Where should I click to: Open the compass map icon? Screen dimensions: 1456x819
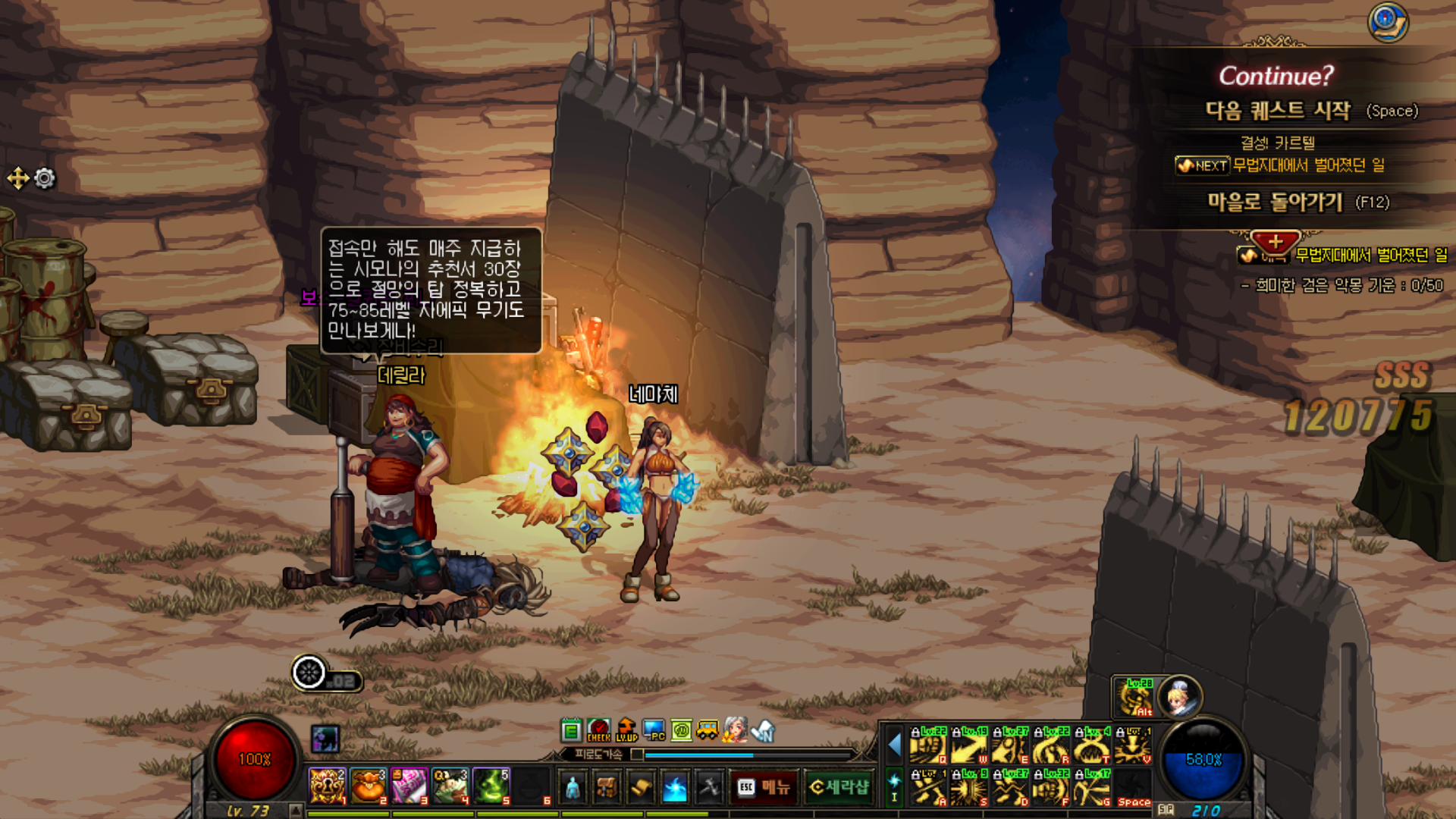(1387, 22)
